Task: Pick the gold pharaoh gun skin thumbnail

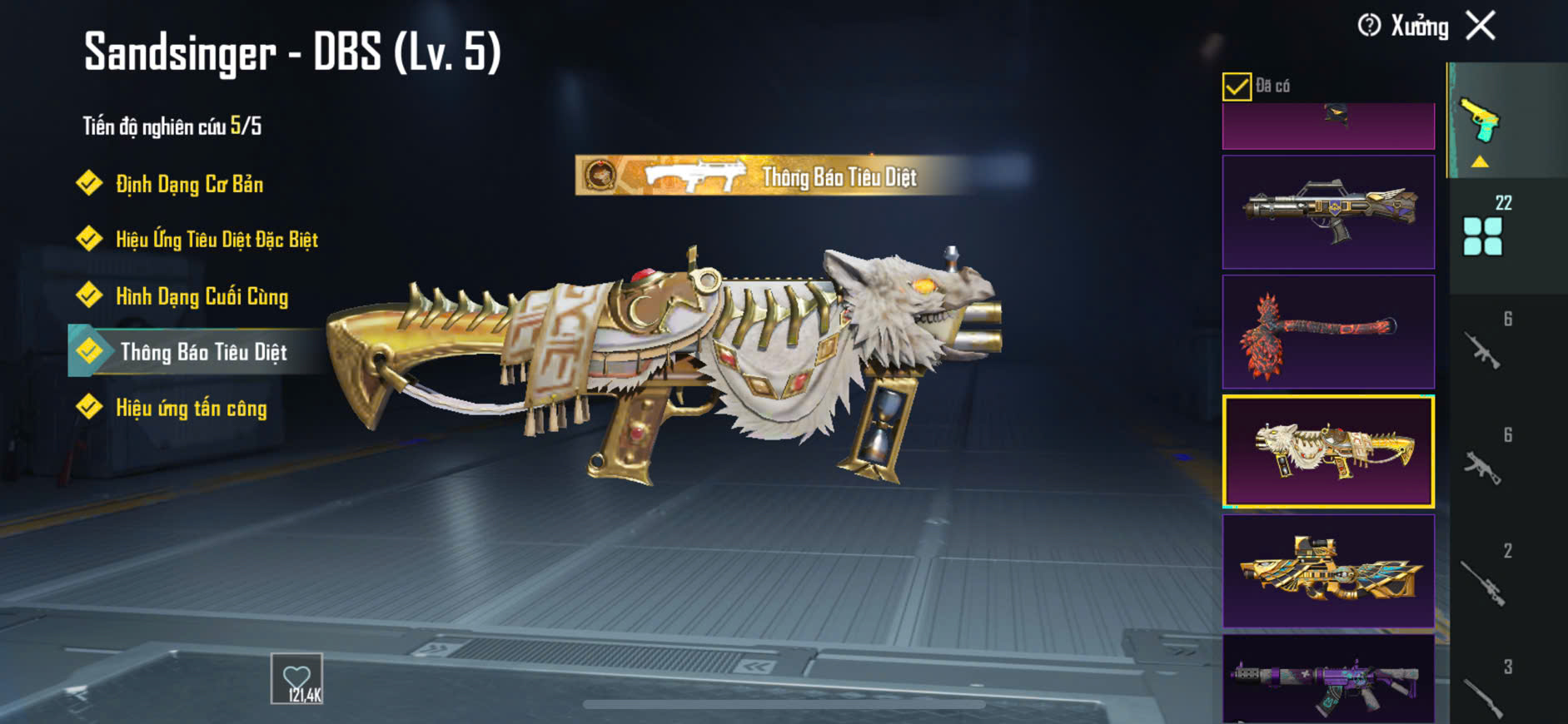Action: coord(1328,571)
